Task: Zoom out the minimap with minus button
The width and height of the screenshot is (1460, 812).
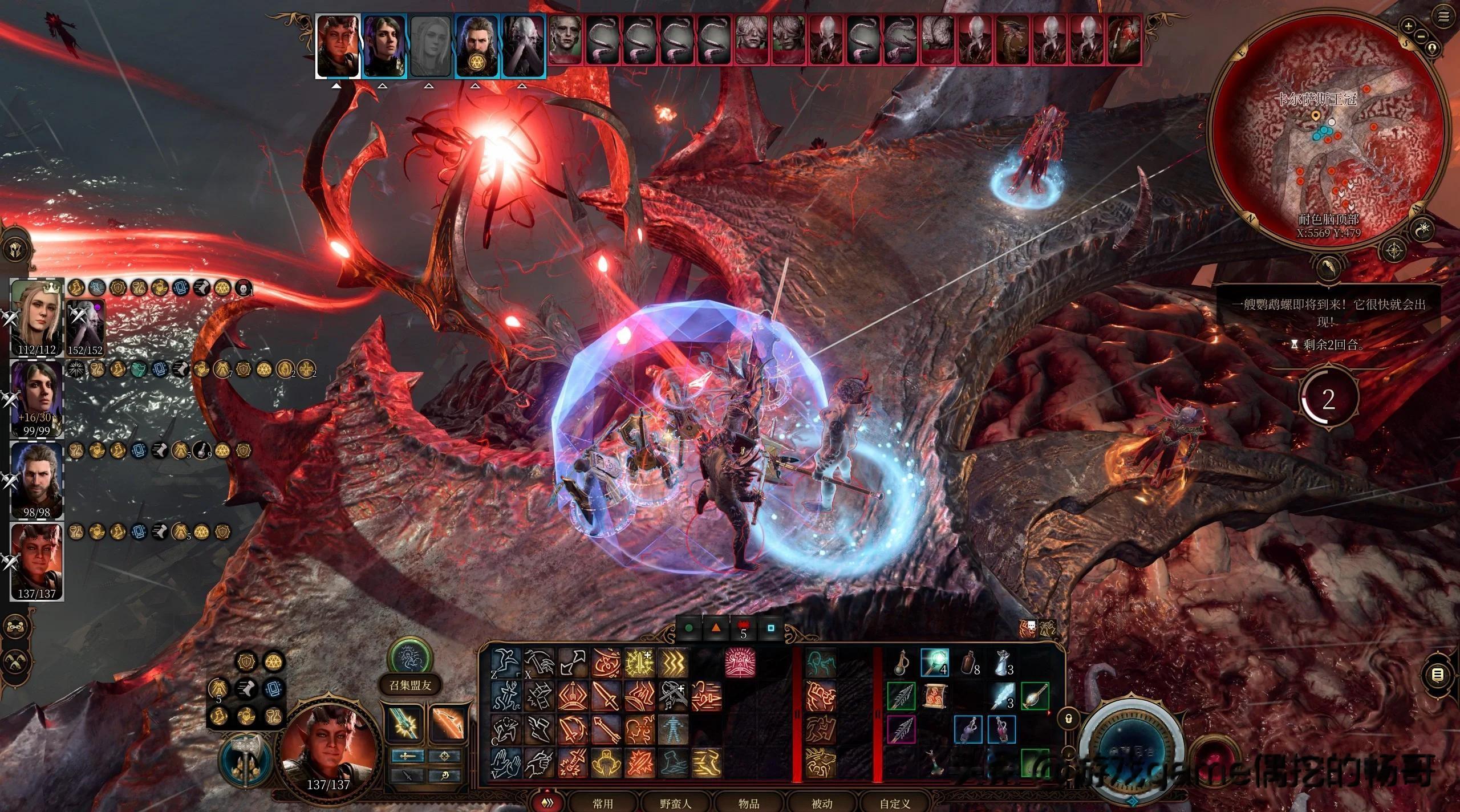Action: [1421, 36]
